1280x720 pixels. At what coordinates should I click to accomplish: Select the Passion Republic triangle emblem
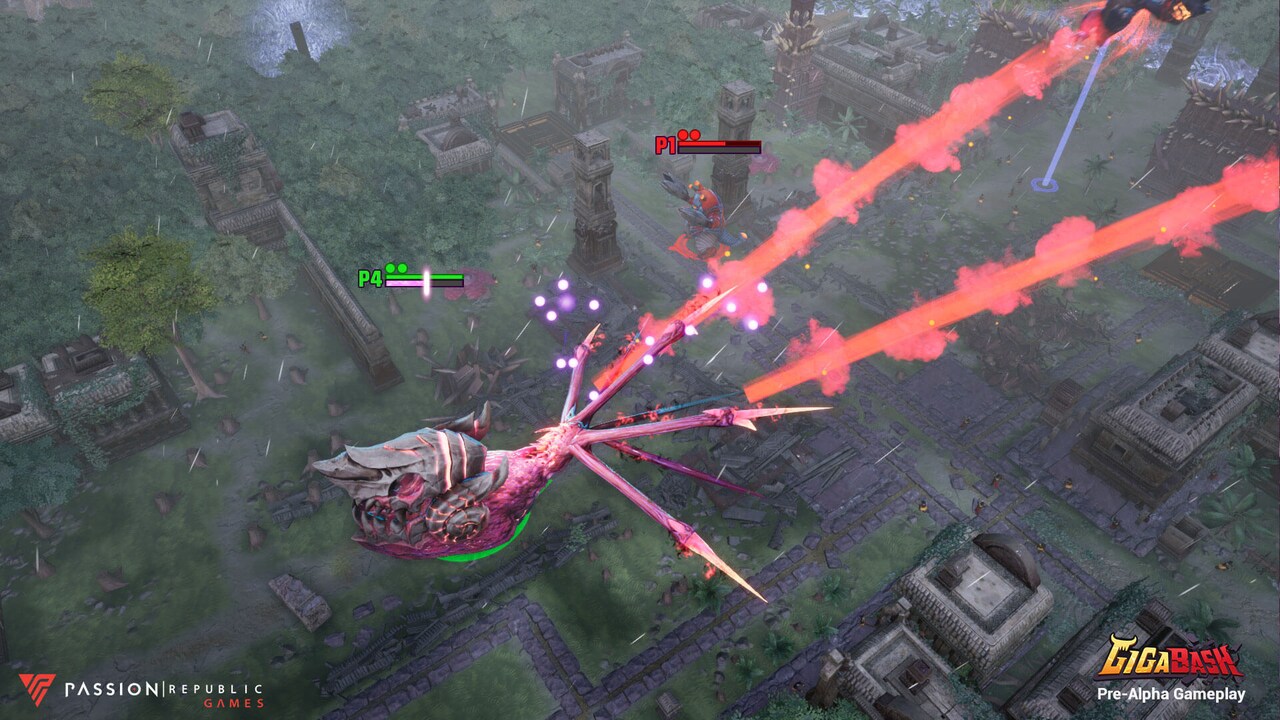pyautogui.click(x=35, y=690)
